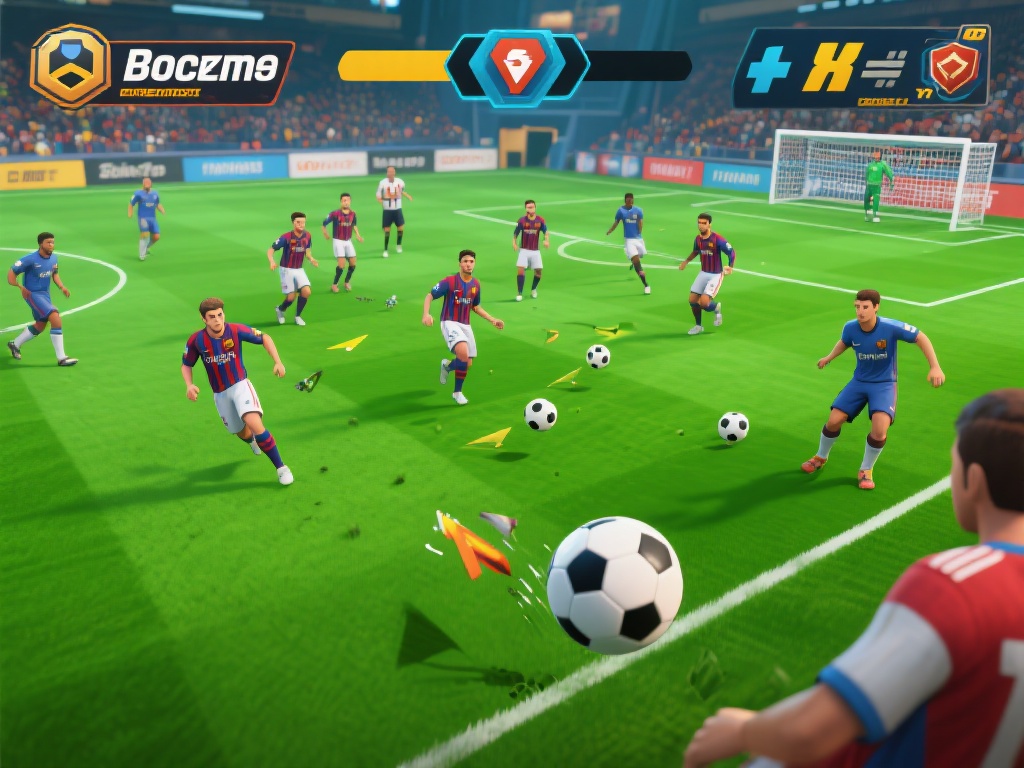Screen dimensions: 1024x768
Task: Choose the grey hash symbol icon
Action: [884, 68]
